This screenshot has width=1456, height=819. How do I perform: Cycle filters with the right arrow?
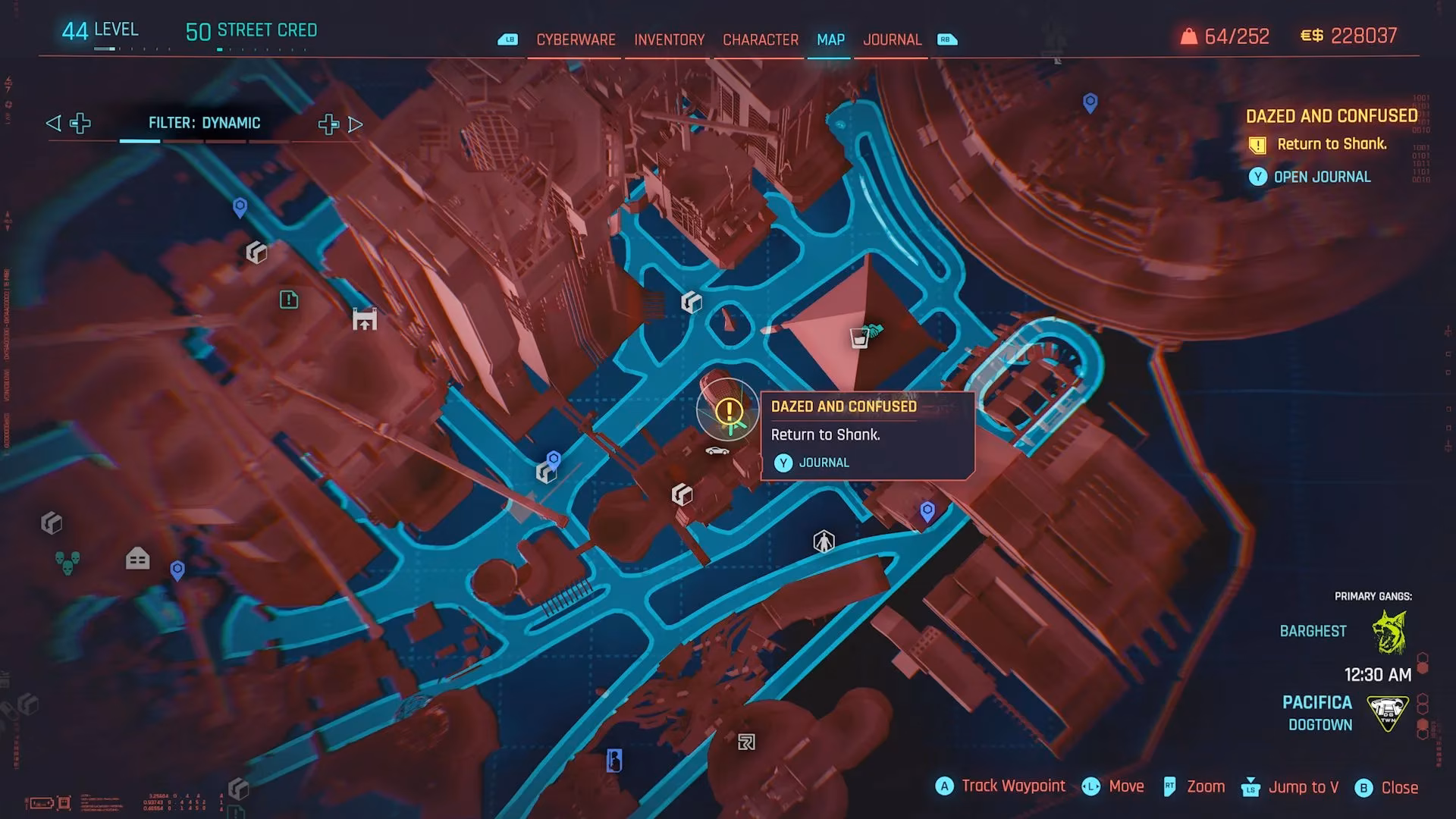[x=355, y=124]
